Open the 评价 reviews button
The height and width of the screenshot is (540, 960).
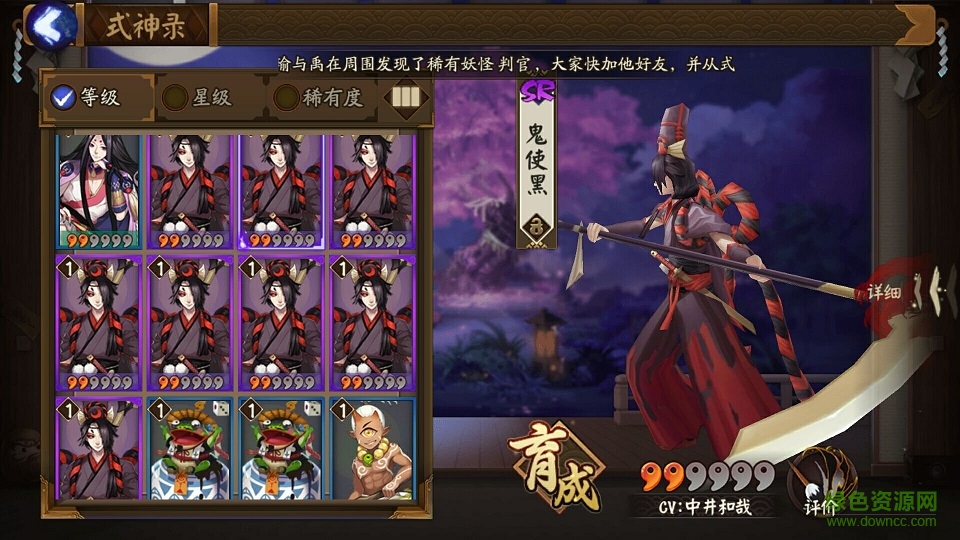click(822, 483)
